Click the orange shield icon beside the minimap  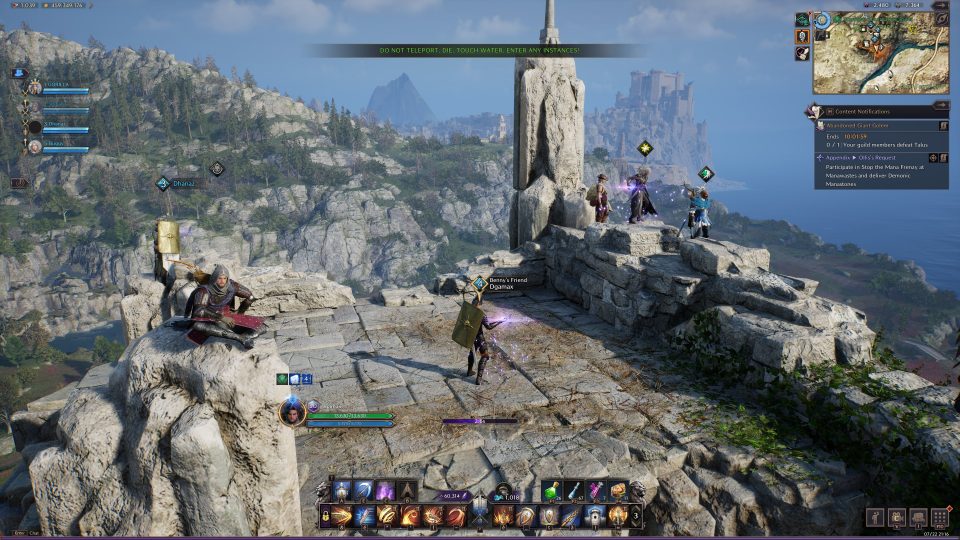tap(802, 36)
